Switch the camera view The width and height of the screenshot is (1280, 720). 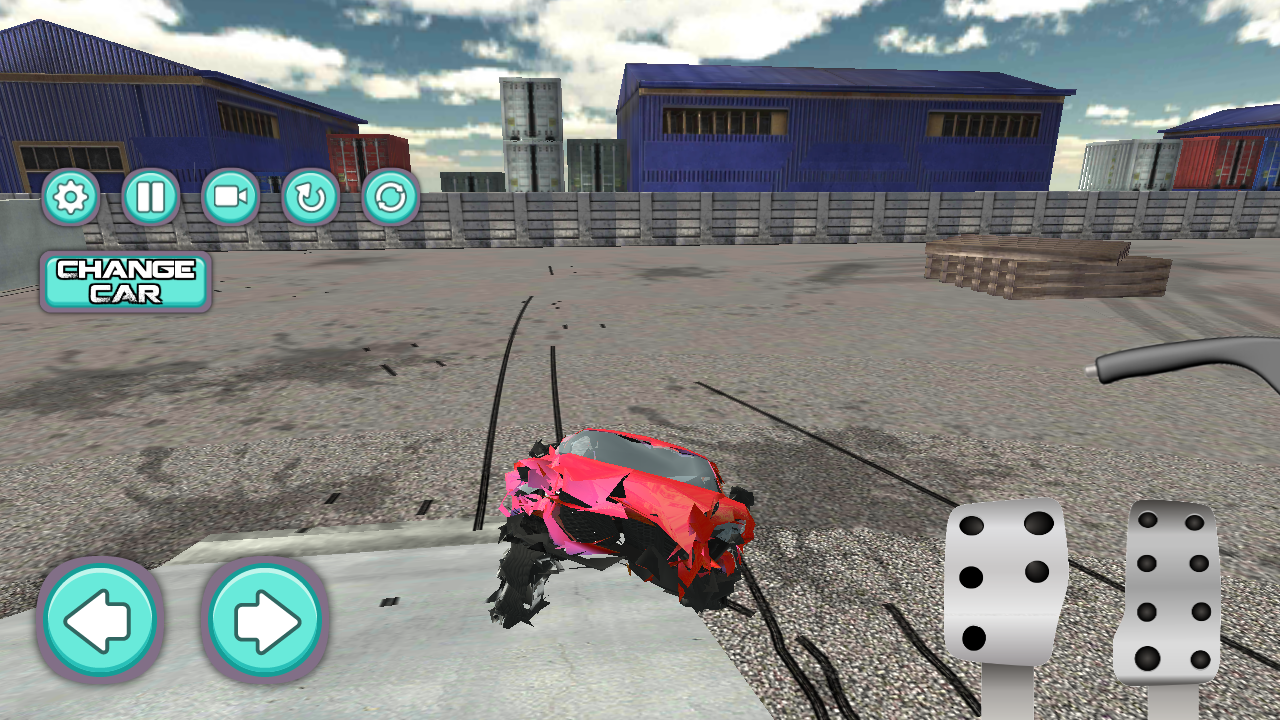click(x=230, y=197)
